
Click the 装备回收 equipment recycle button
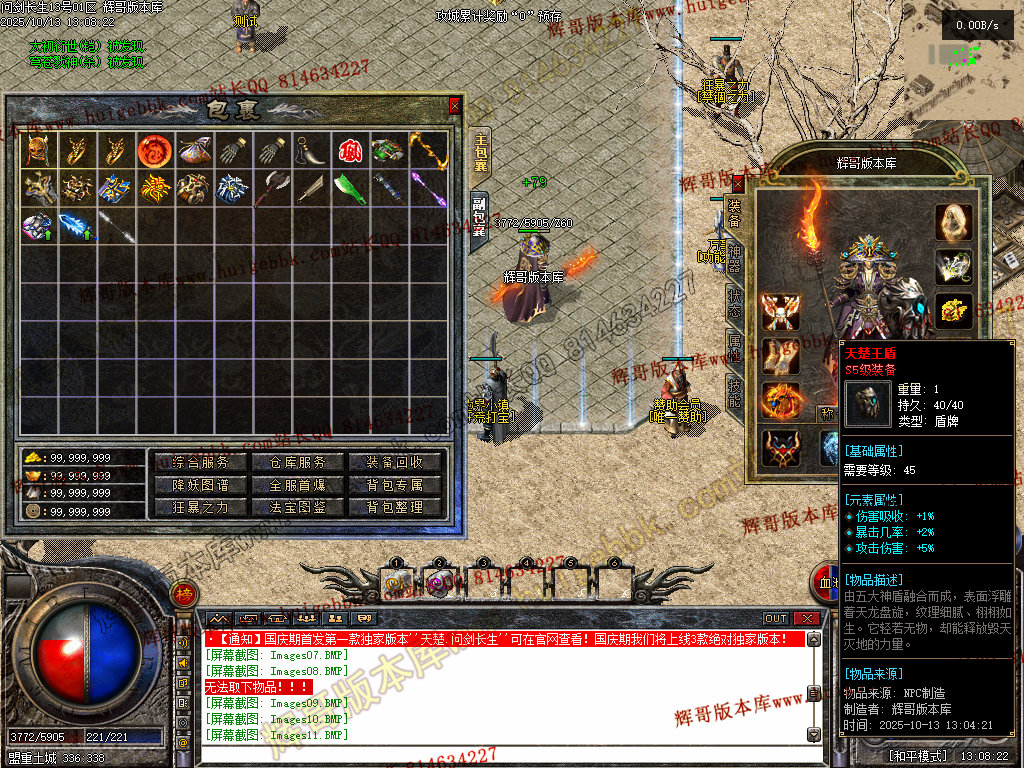click(394, 462)
